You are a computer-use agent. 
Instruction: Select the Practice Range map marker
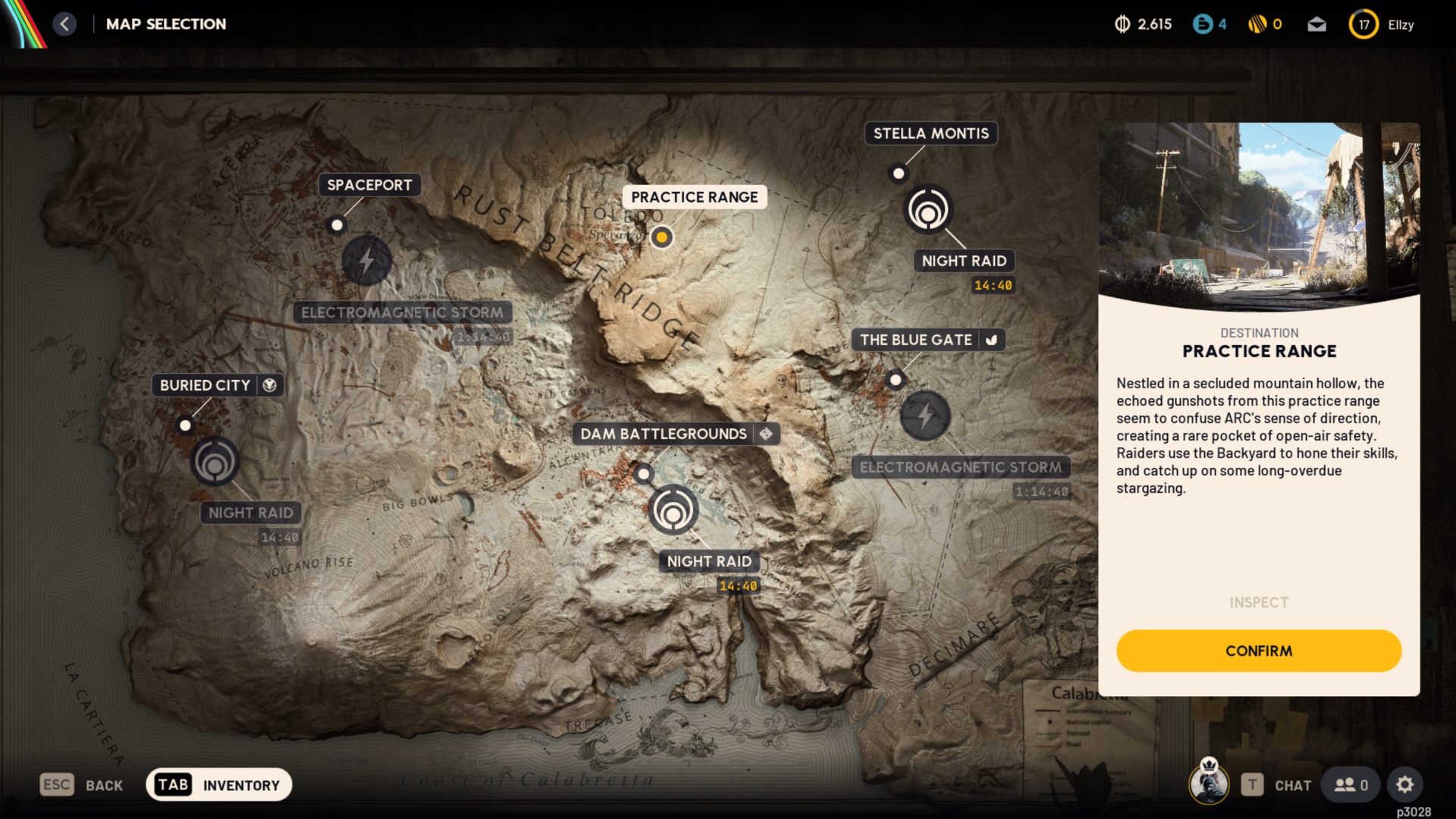tap(662, 237)
